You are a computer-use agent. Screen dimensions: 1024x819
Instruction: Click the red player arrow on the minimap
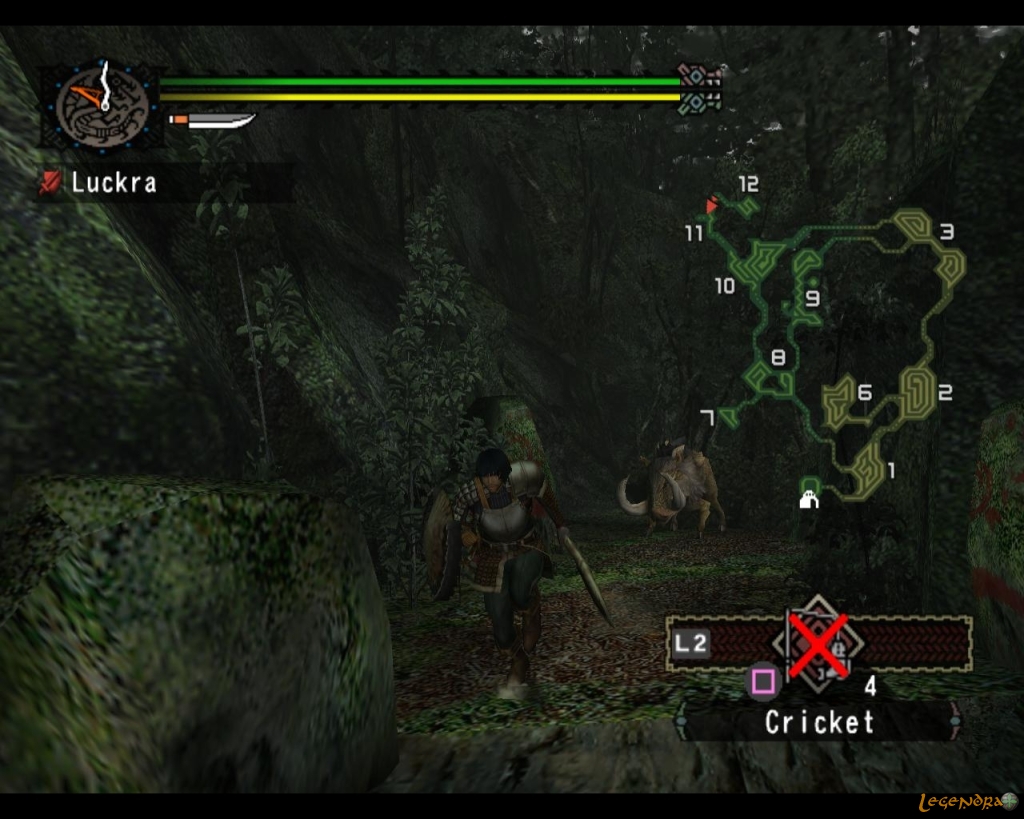point(712,206)
